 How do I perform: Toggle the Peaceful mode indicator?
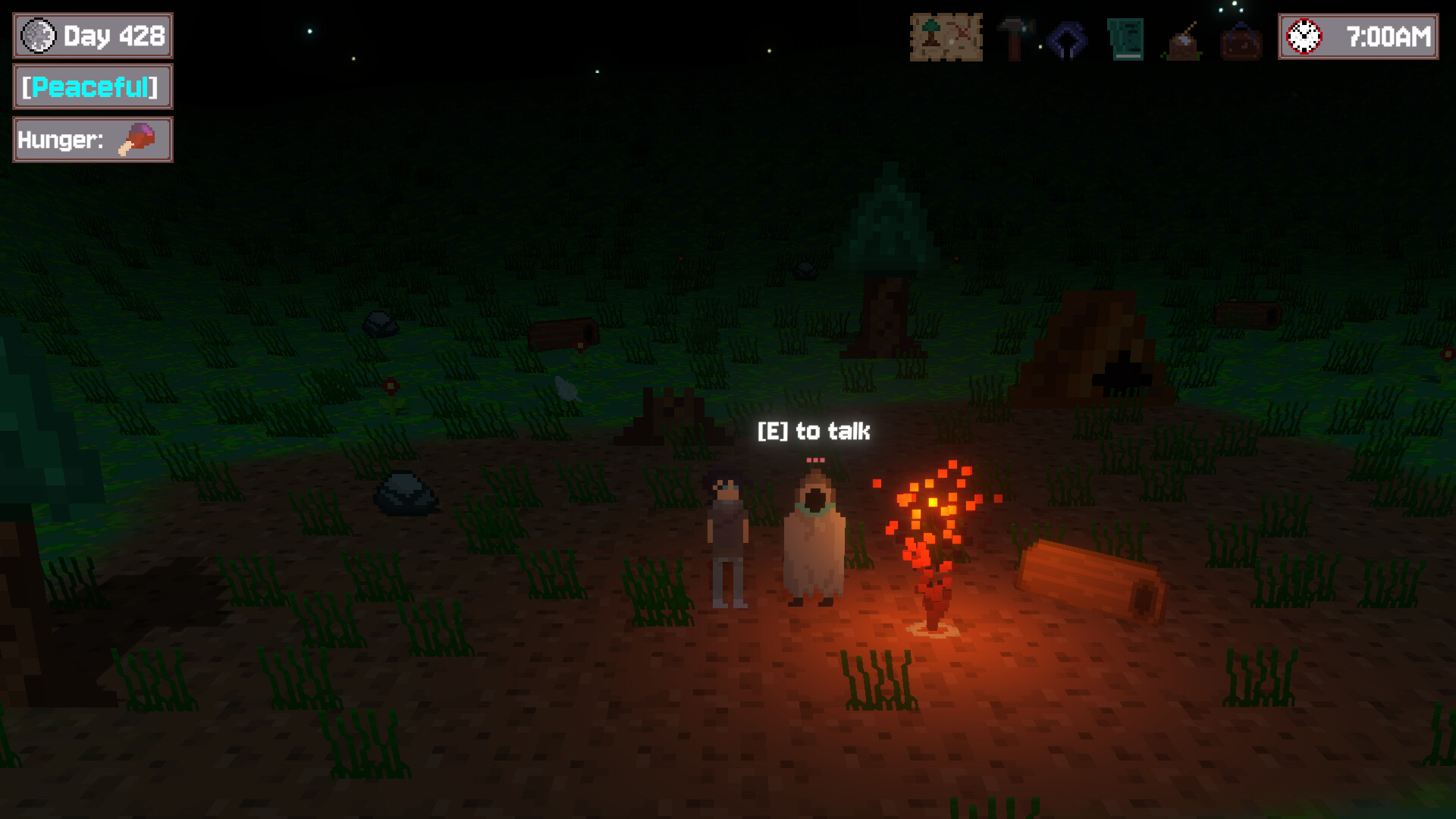click(x=91, y=87)
